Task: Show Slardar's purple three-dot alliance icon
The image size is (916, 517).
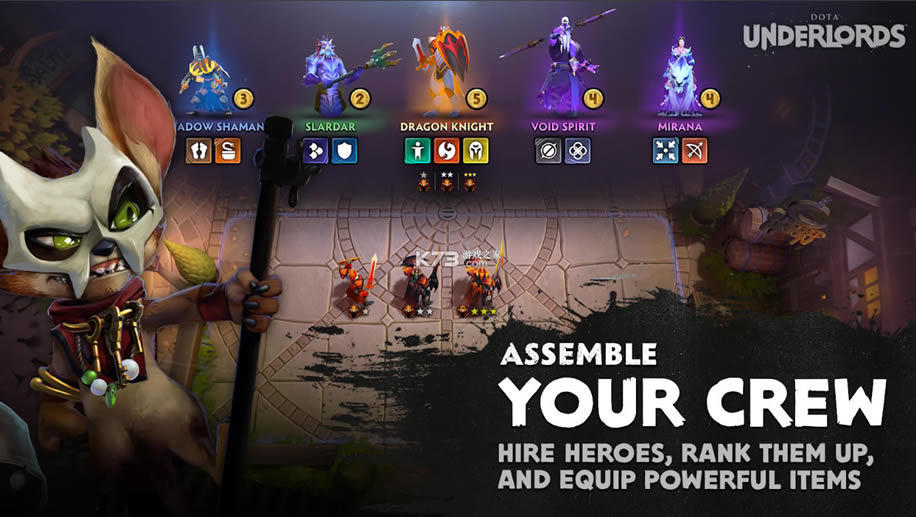Action: point(316,151)
